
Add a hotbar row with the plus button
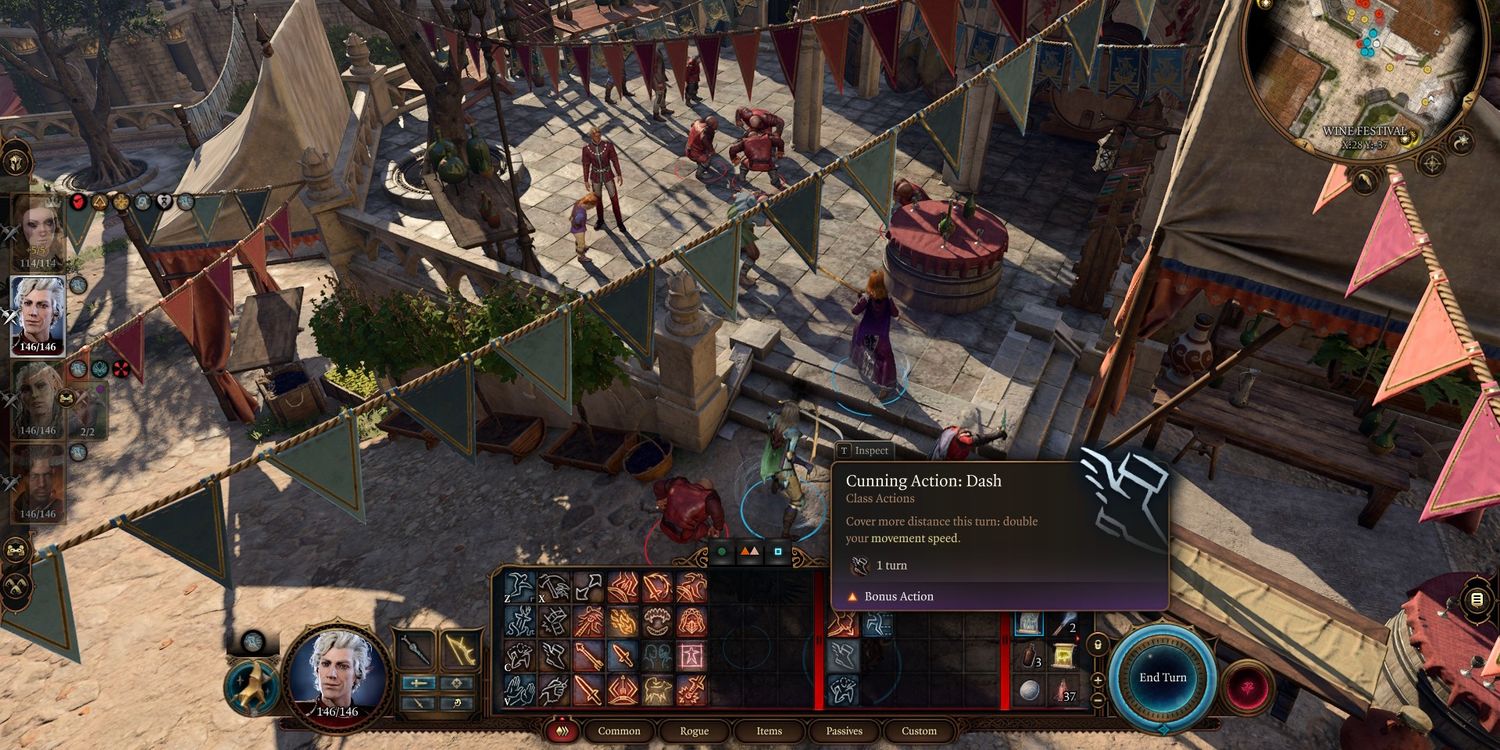coord(1098,680)
